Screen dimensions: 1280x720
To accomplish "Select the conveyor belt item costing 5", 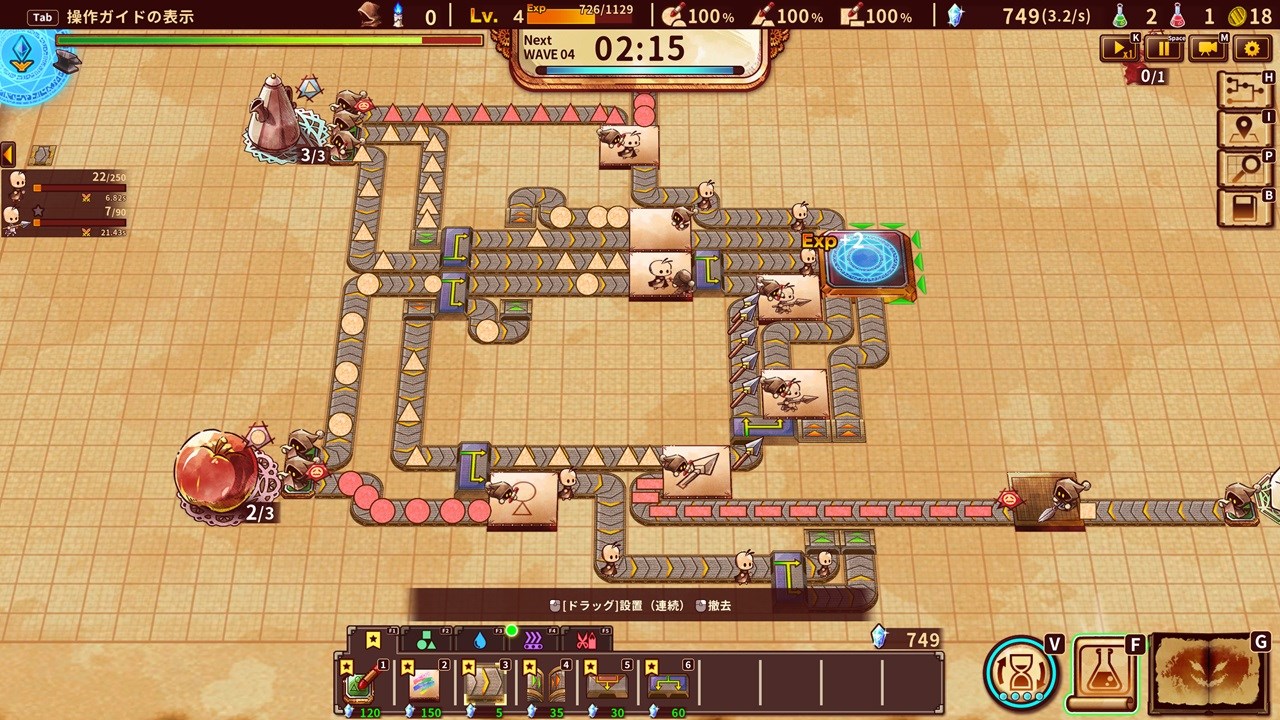I will tap(486, 685).
